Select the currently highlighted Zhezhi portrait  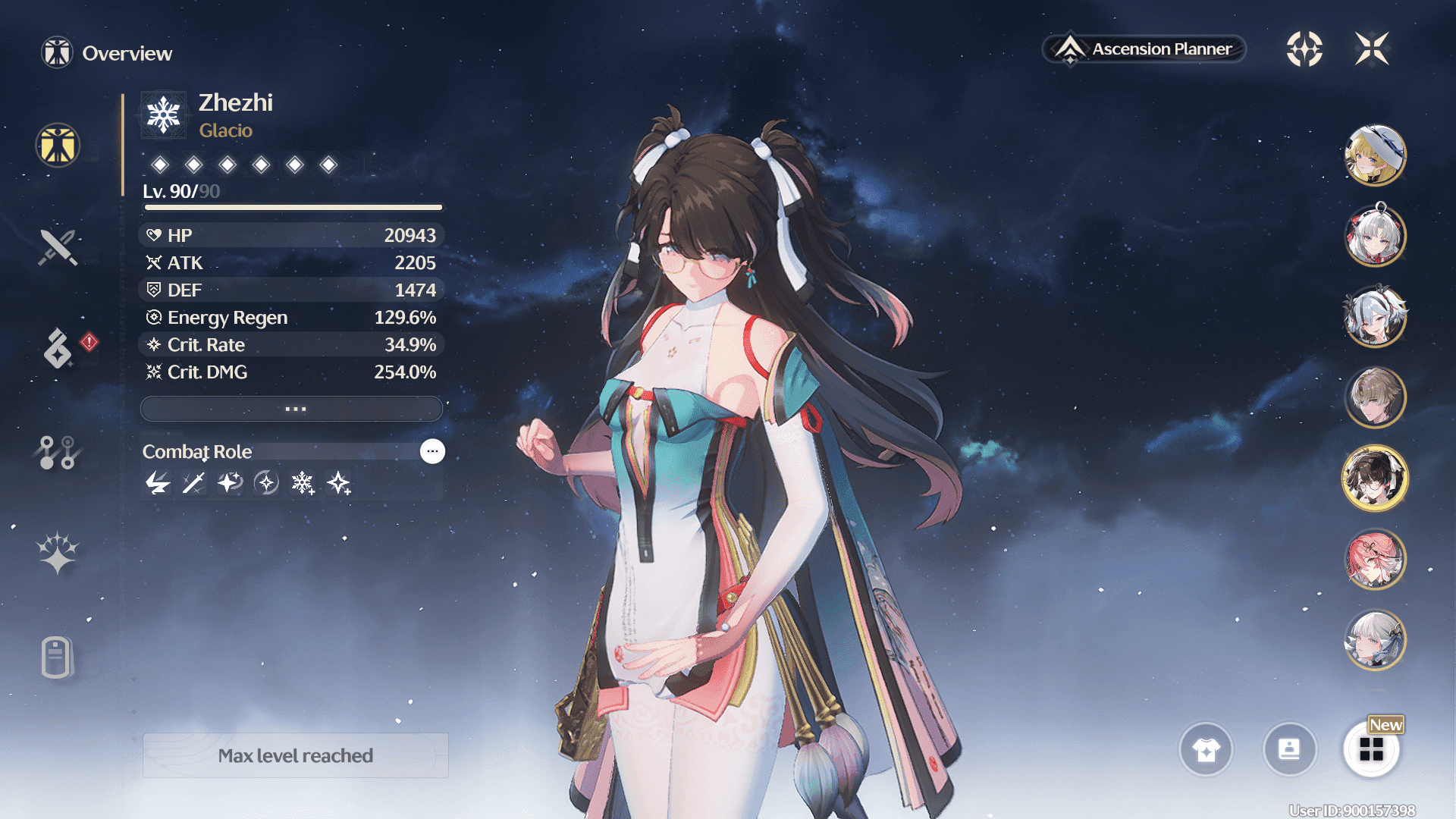(1375, 479)
